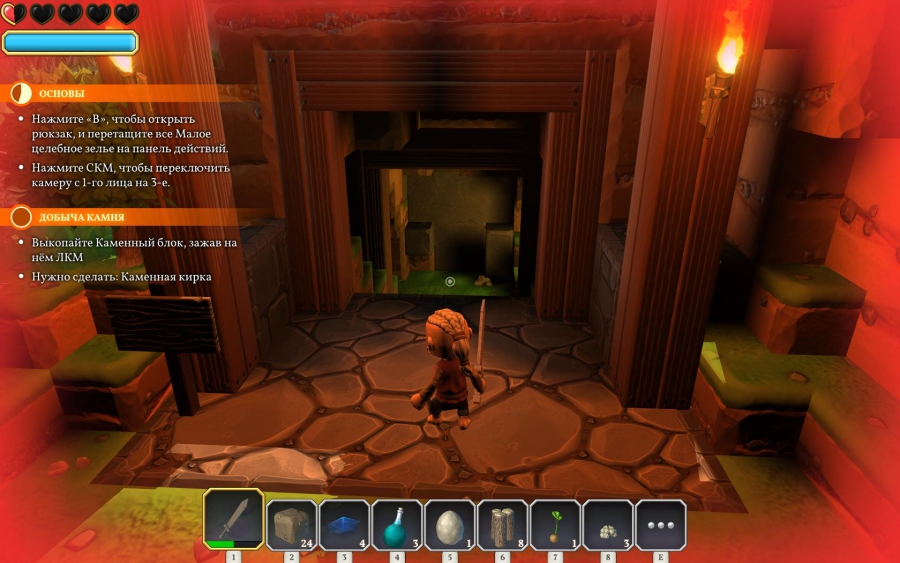The width and height of the screenshot is (900, 563).
Task: Select the egg hotbar slot
Action: pyautogui.click(x=449, y=524)
